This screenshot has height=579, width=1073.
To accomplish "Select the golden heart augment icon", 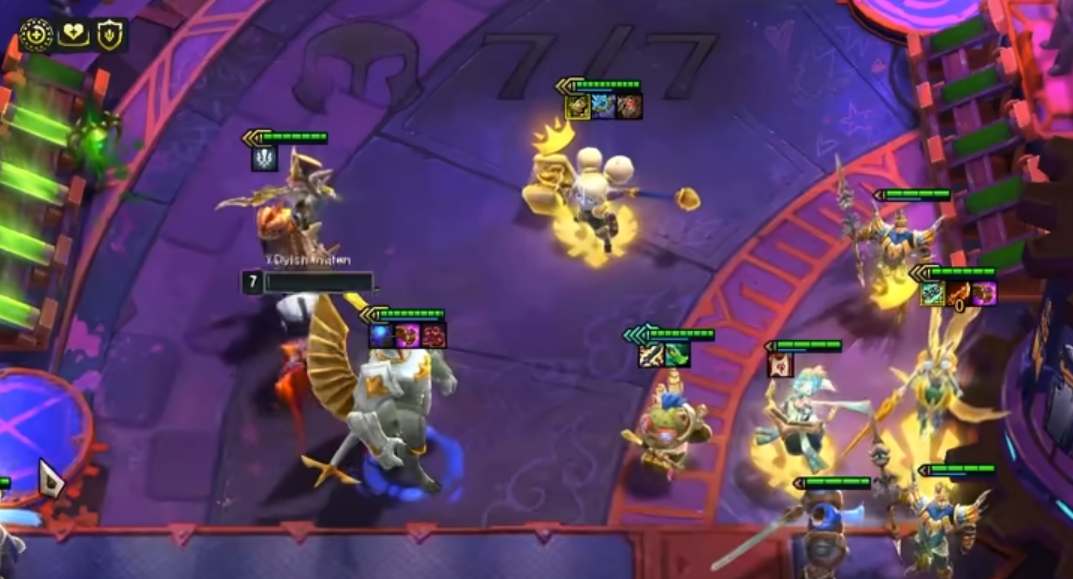I will tap(73, 35).
